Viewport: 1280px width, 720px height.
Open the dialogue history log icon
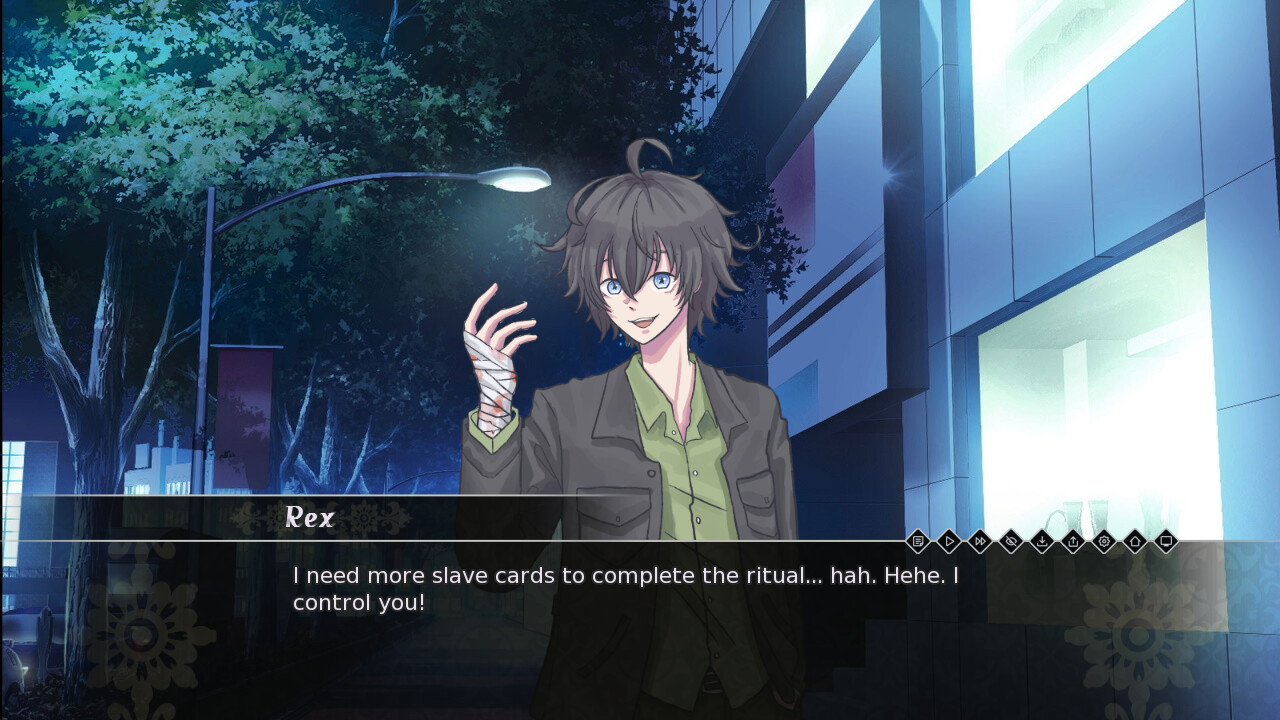[x=918, y=541]
